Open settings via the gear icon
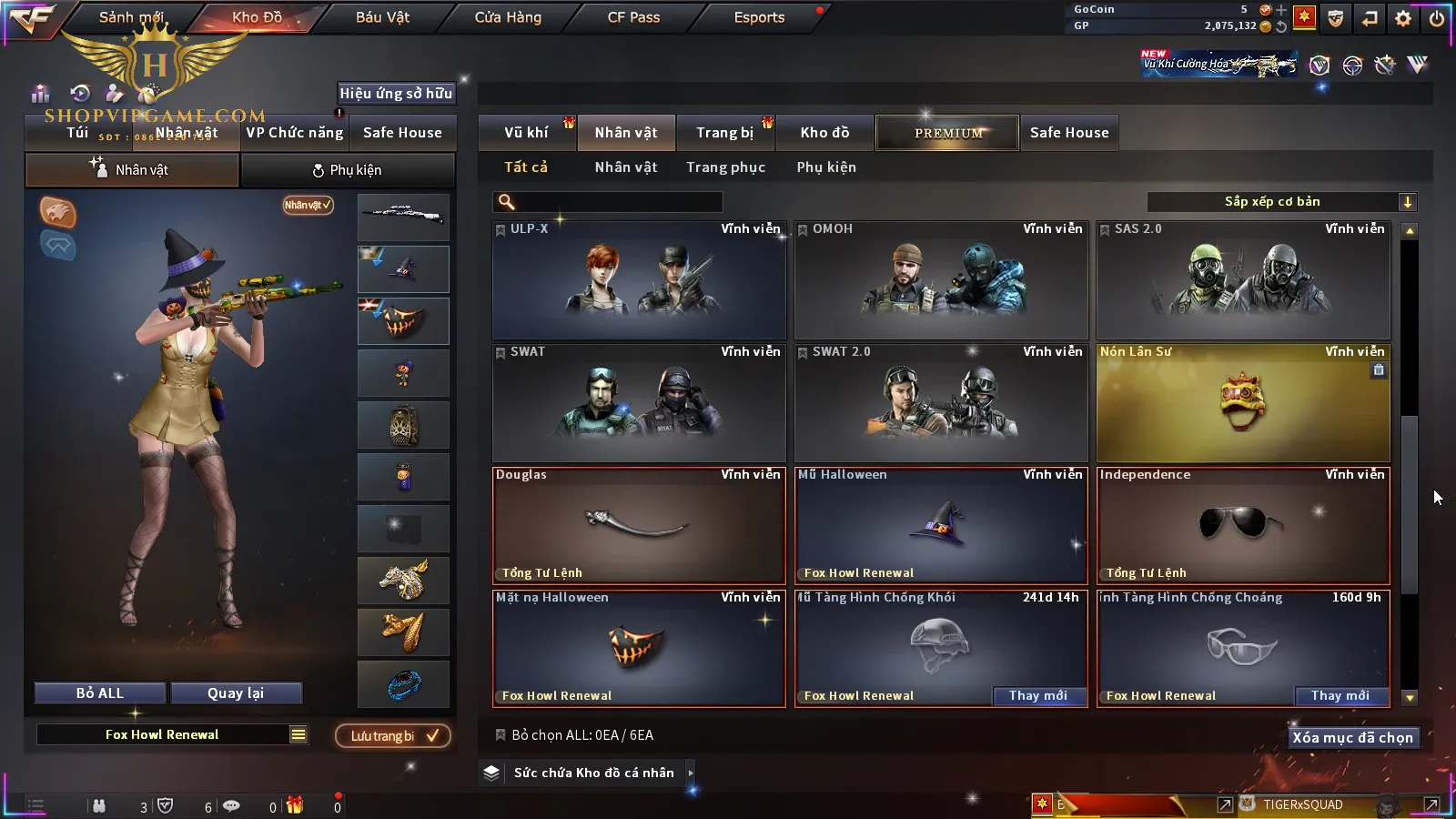Image resolution: width=1456 pixels, height=819 pixels. pos(1403,18)
